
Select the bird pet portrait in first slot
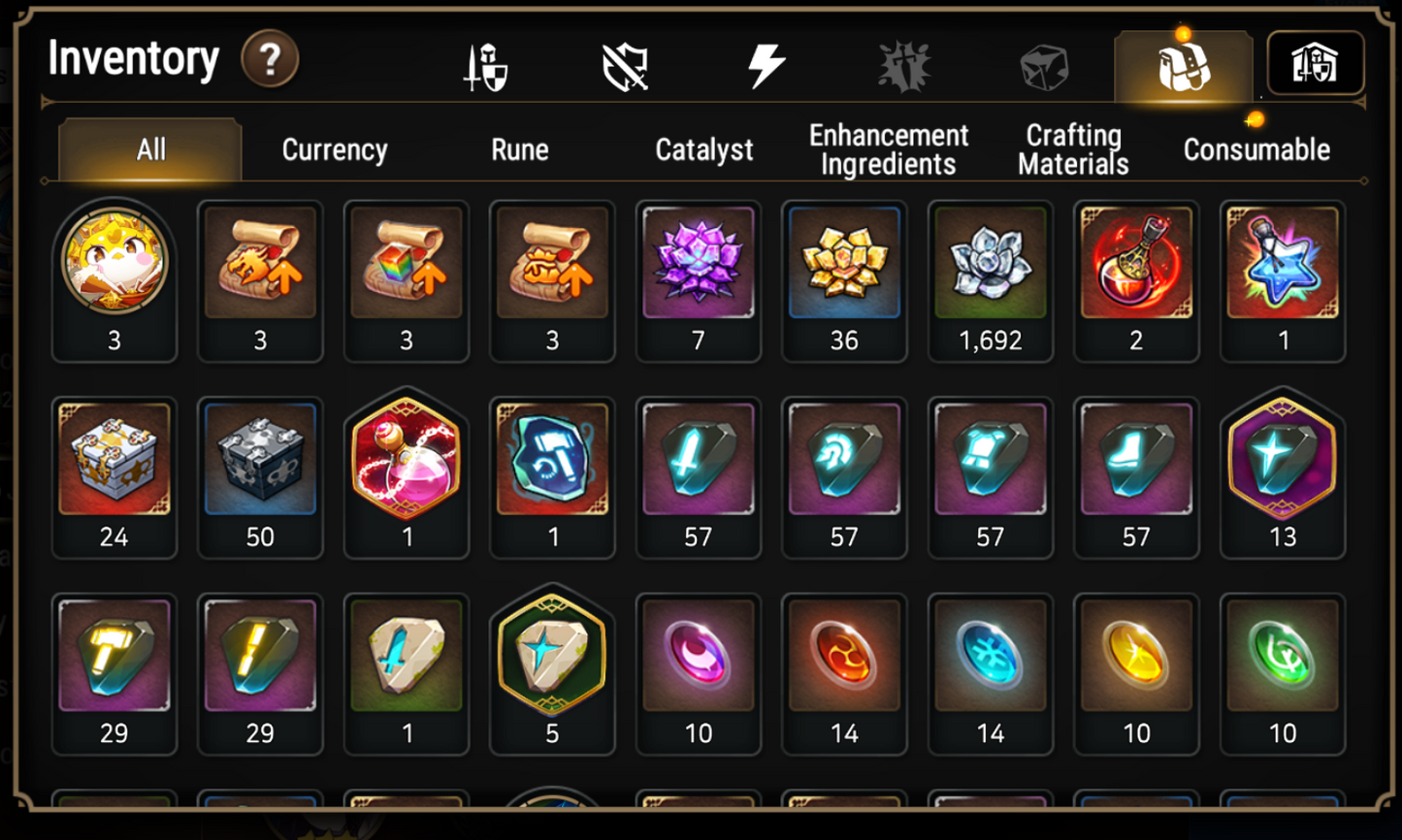click(x=114, y=262)
